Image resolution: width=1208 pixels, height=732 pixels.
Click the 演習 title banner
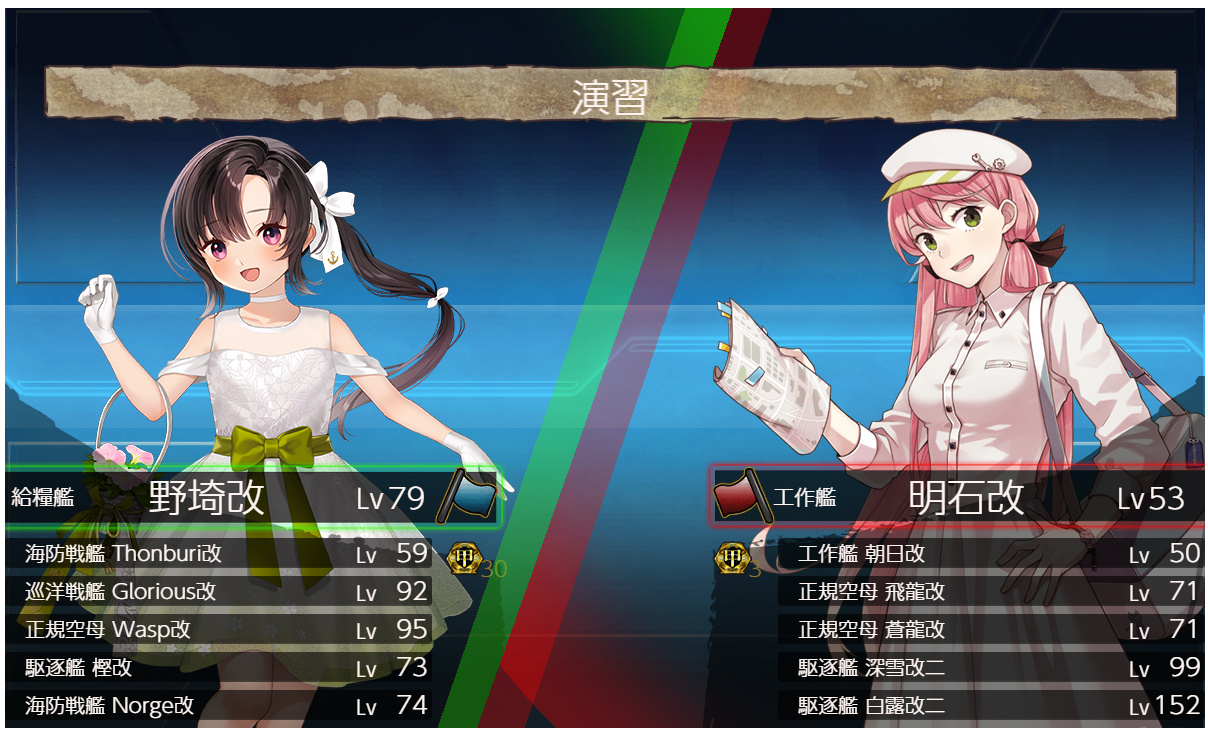pos(610,96)
